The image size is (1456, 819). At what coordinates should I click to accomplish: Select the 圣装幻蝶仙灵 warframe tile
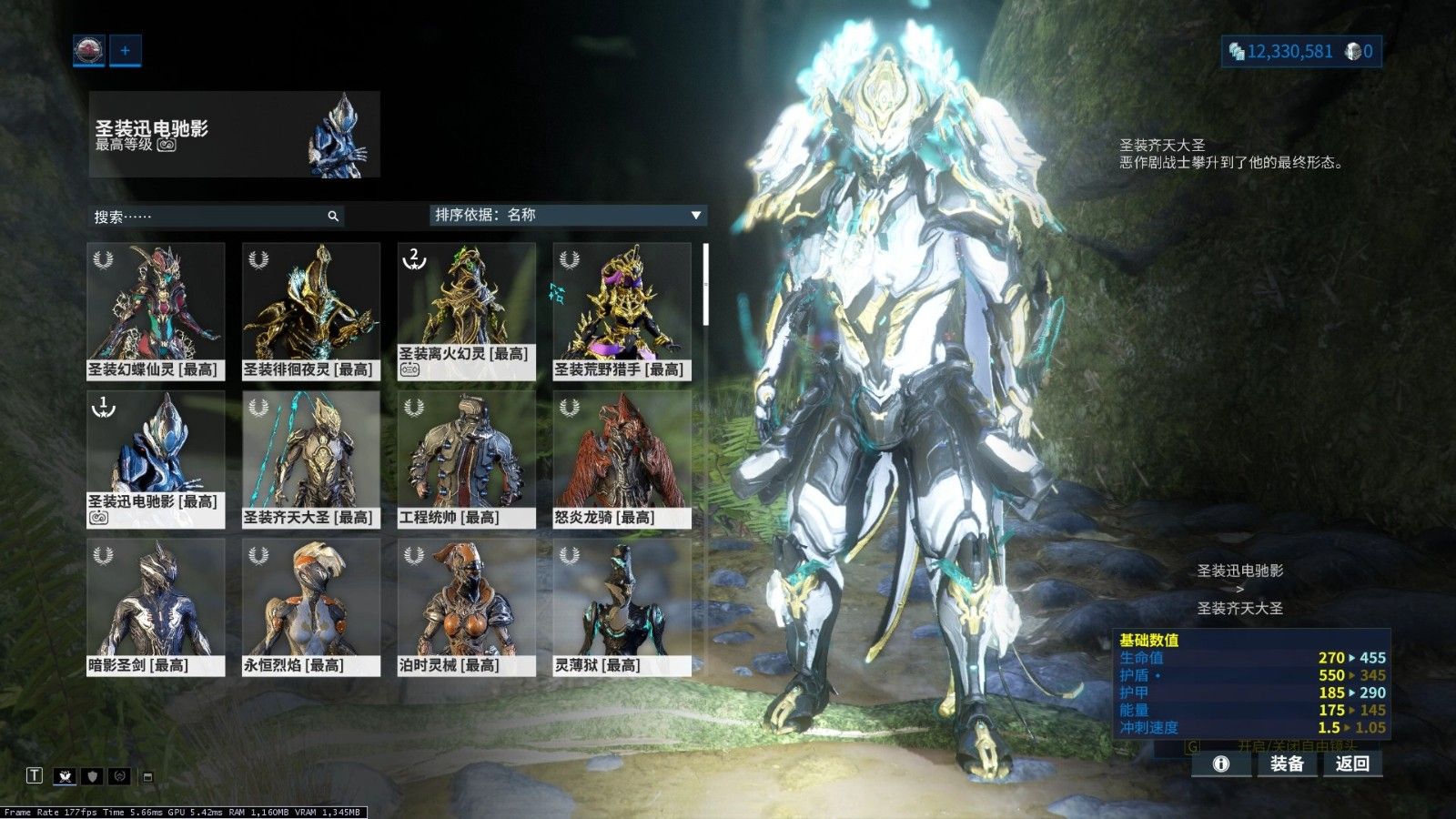(156, 311)
